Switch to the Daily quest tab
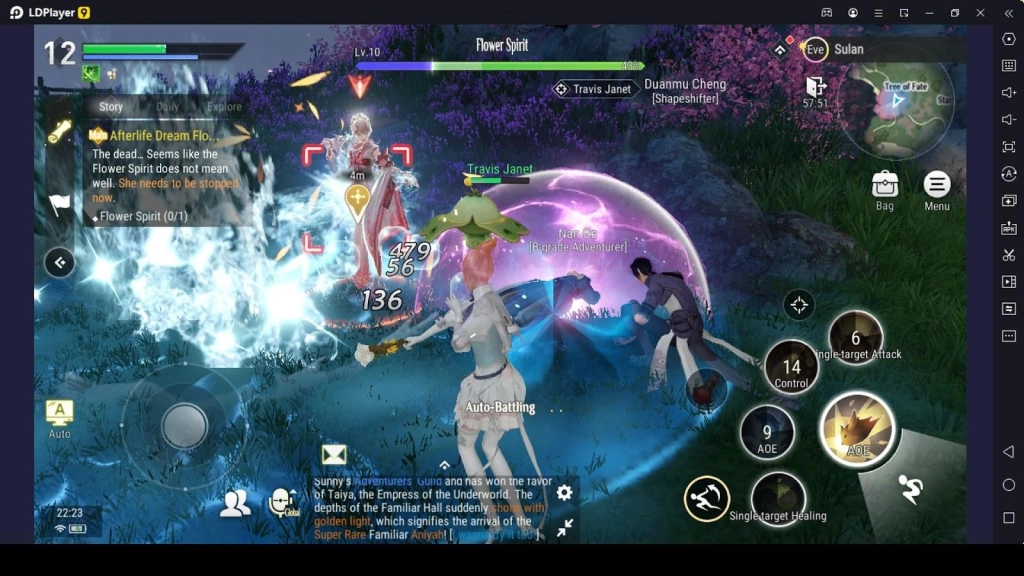The width and height of the screenshot is (1024, 576). point(168,107)
